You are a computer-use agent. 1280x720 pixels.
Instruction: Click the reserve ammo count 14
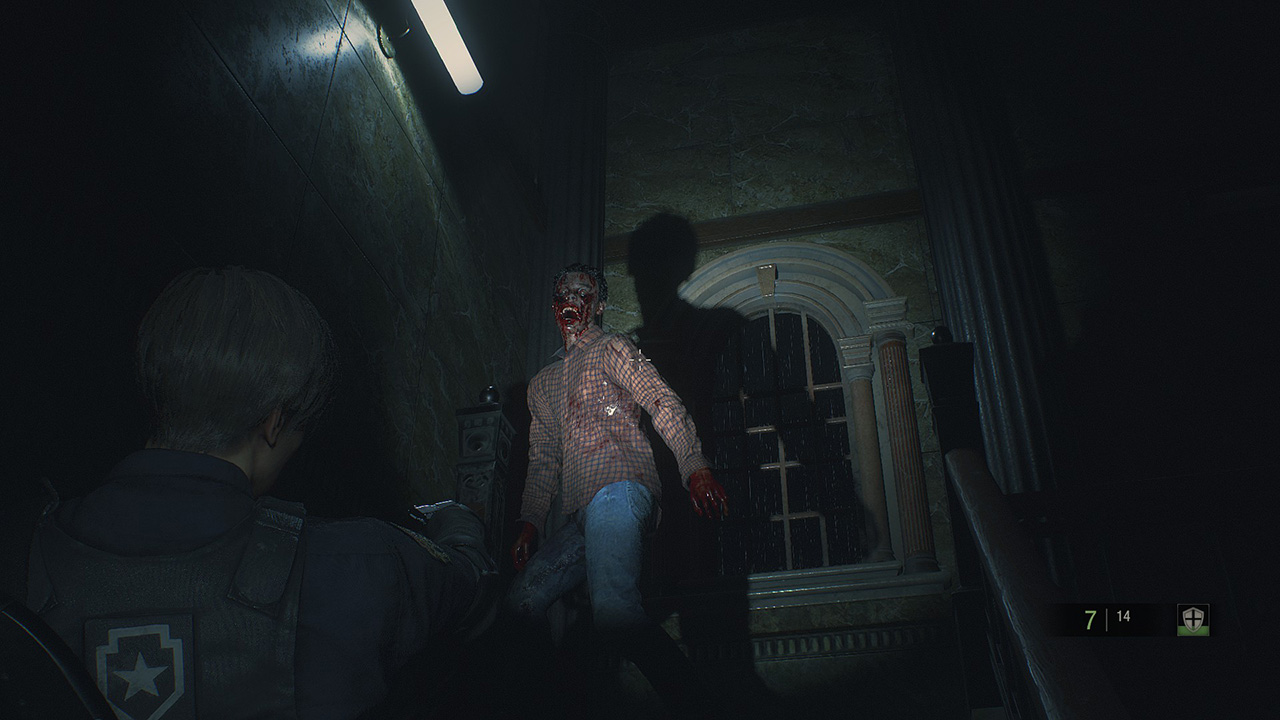pos(1123,617)
